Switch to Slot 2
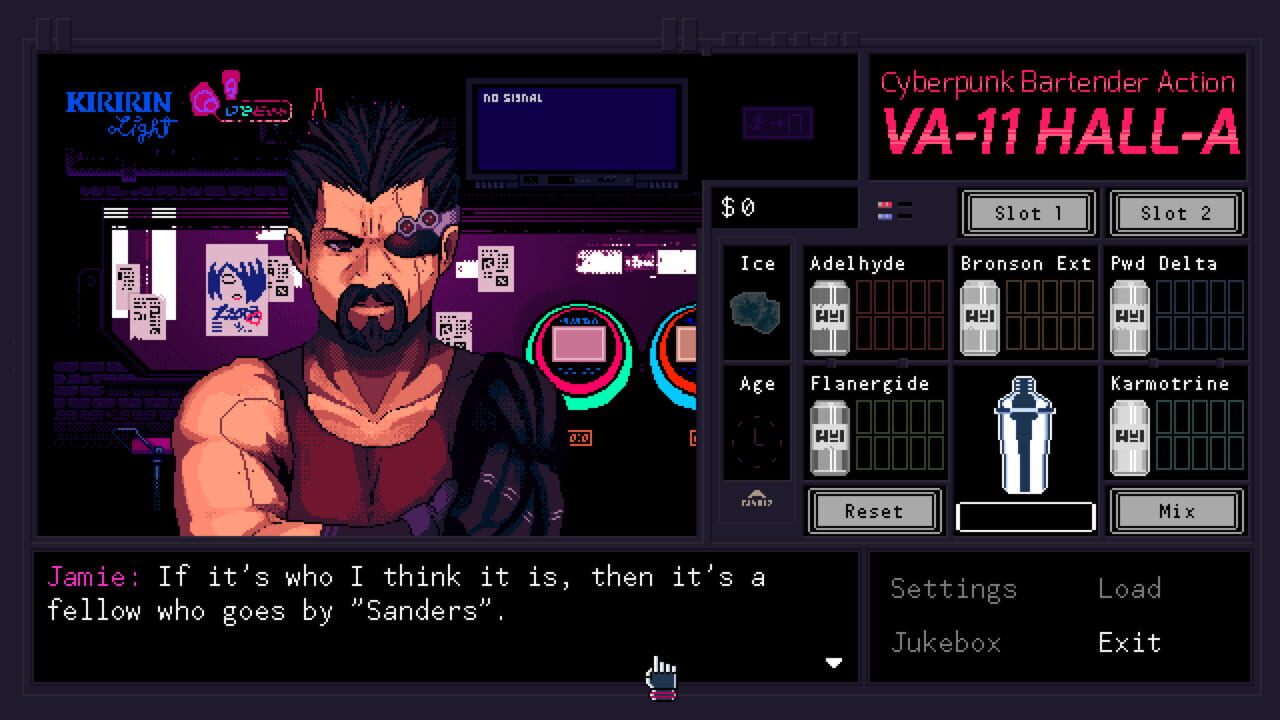The height and width of the screenshot is (720, 1280). pyautogui.click(x=1177, y=213)
